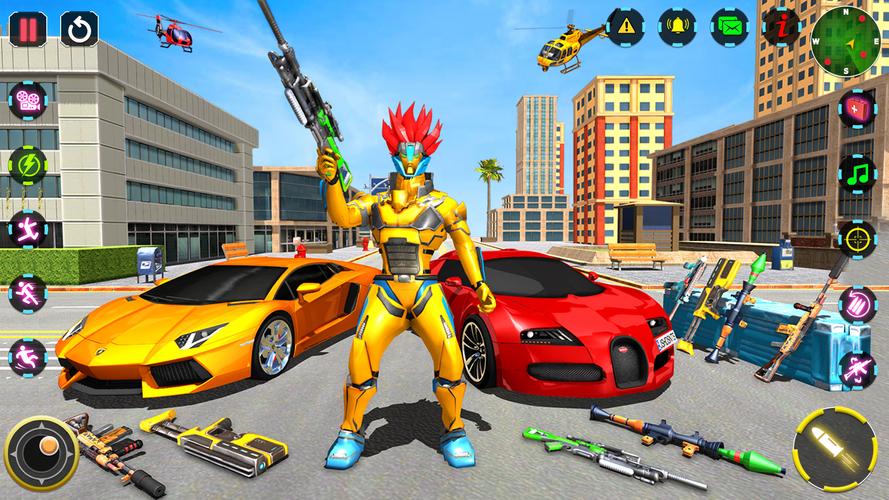Open the green envelope messages icon
The height and width of the screenshot is (500, 889).
[730, 26]
